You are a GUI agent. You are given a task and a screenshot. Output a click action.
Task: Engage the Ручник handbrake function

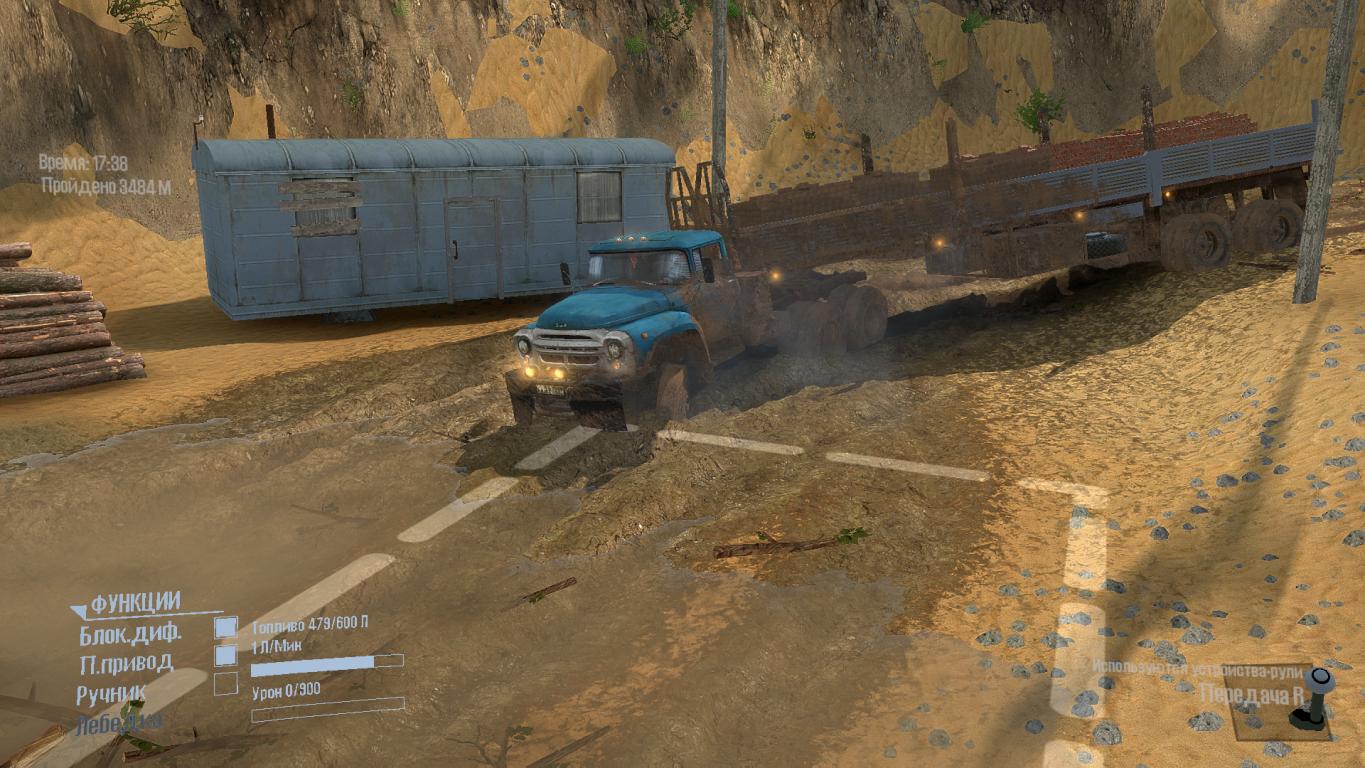(226, 684)
